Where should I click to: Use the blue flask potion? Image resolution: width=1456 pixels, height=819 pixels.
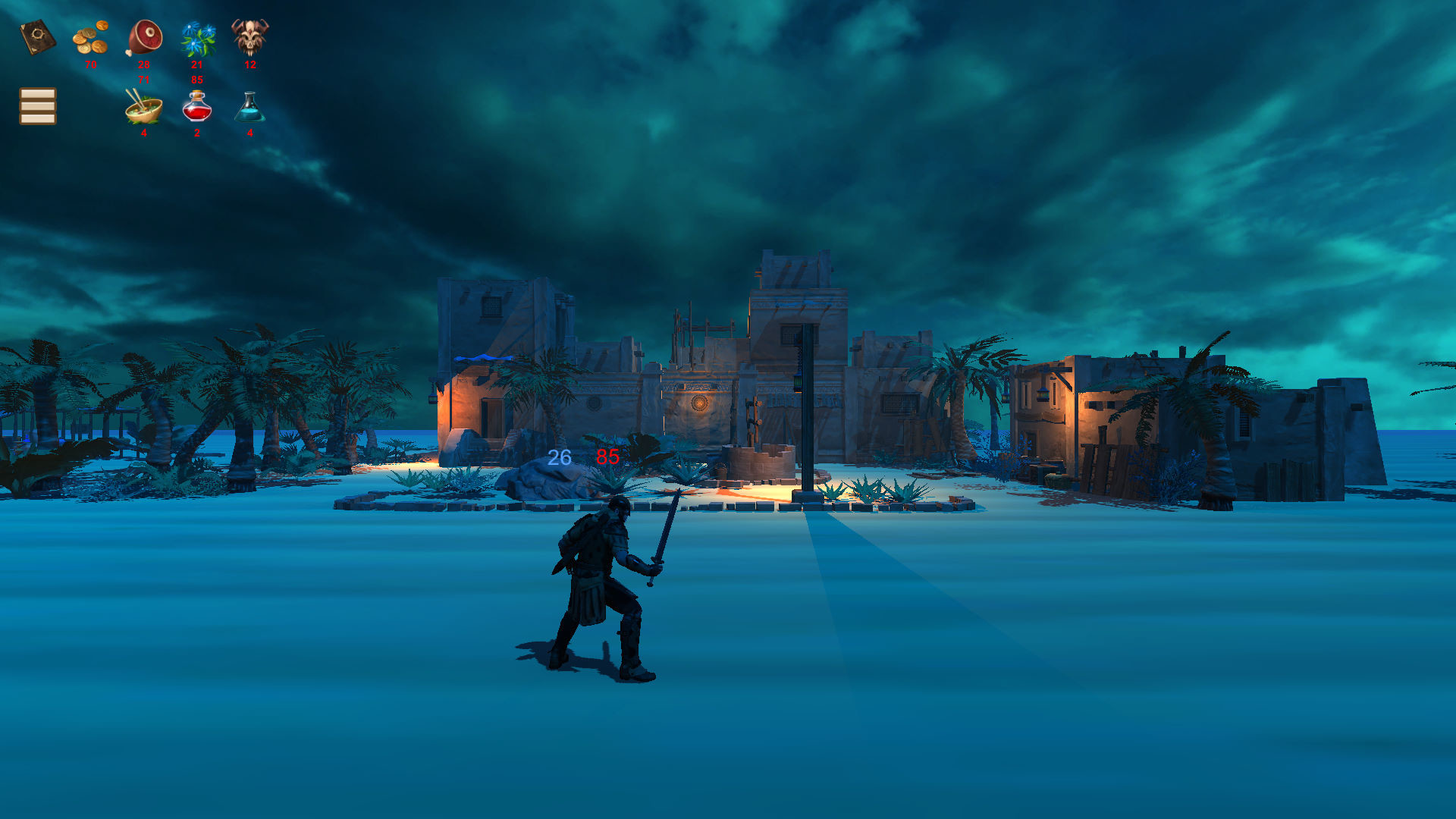point(249,108)
